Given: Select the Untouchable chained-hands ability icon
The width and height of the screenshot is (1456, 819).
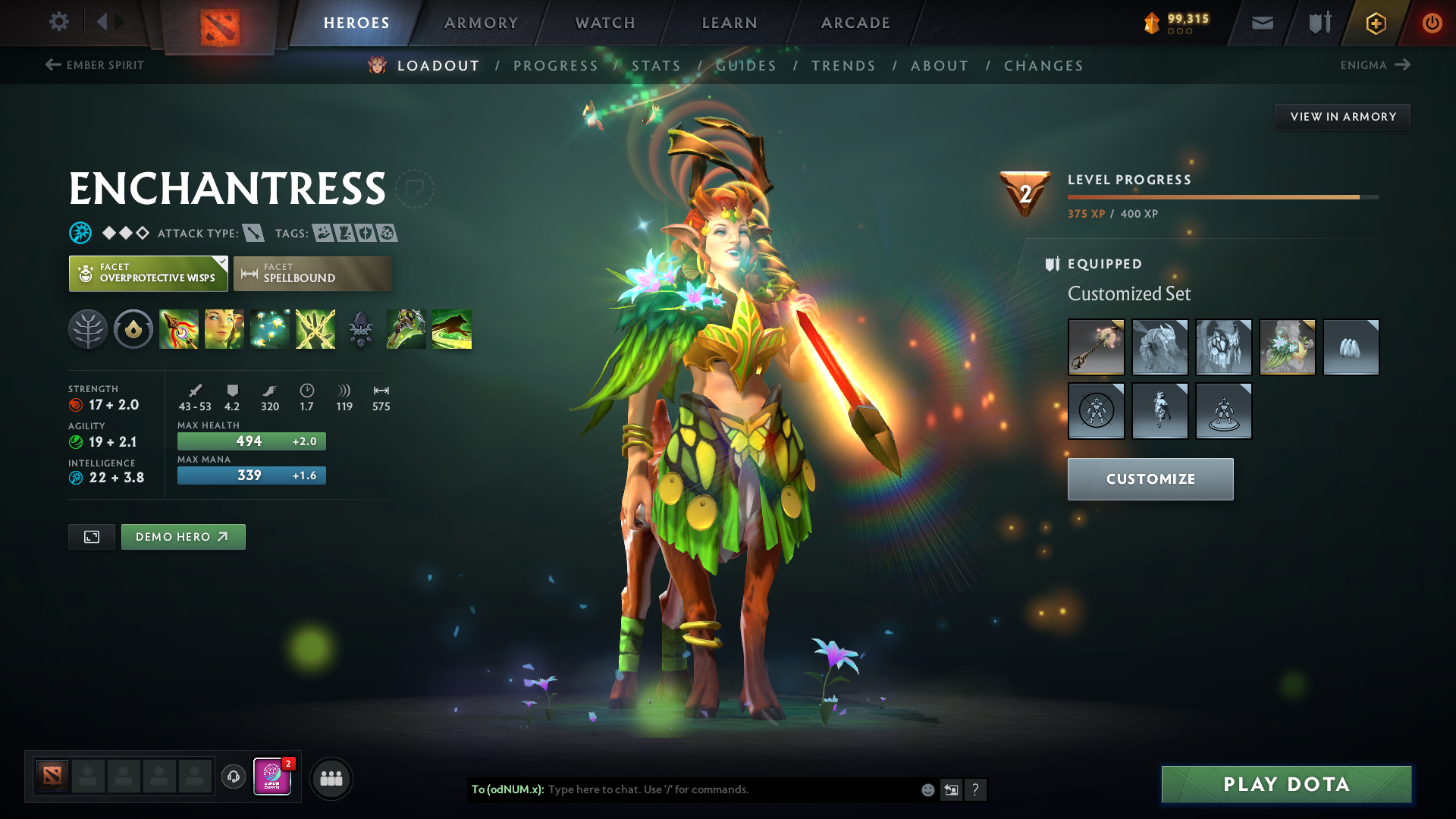Looking at the screenshot, I should coord(315,329).
